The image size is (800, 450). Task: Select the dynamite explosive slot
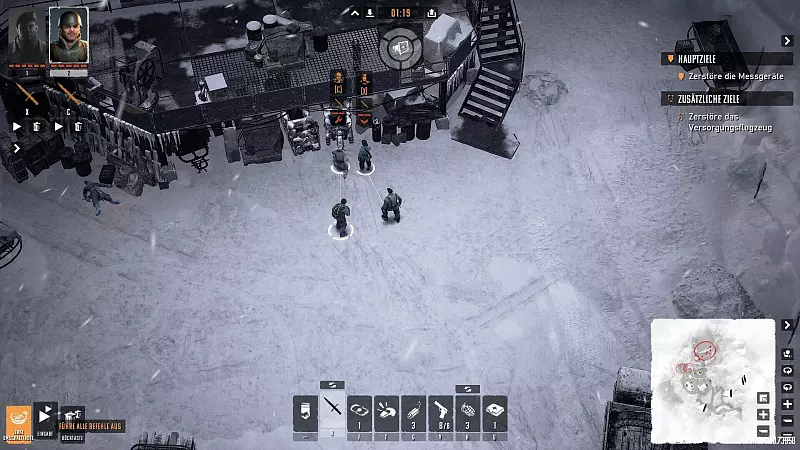413,412
